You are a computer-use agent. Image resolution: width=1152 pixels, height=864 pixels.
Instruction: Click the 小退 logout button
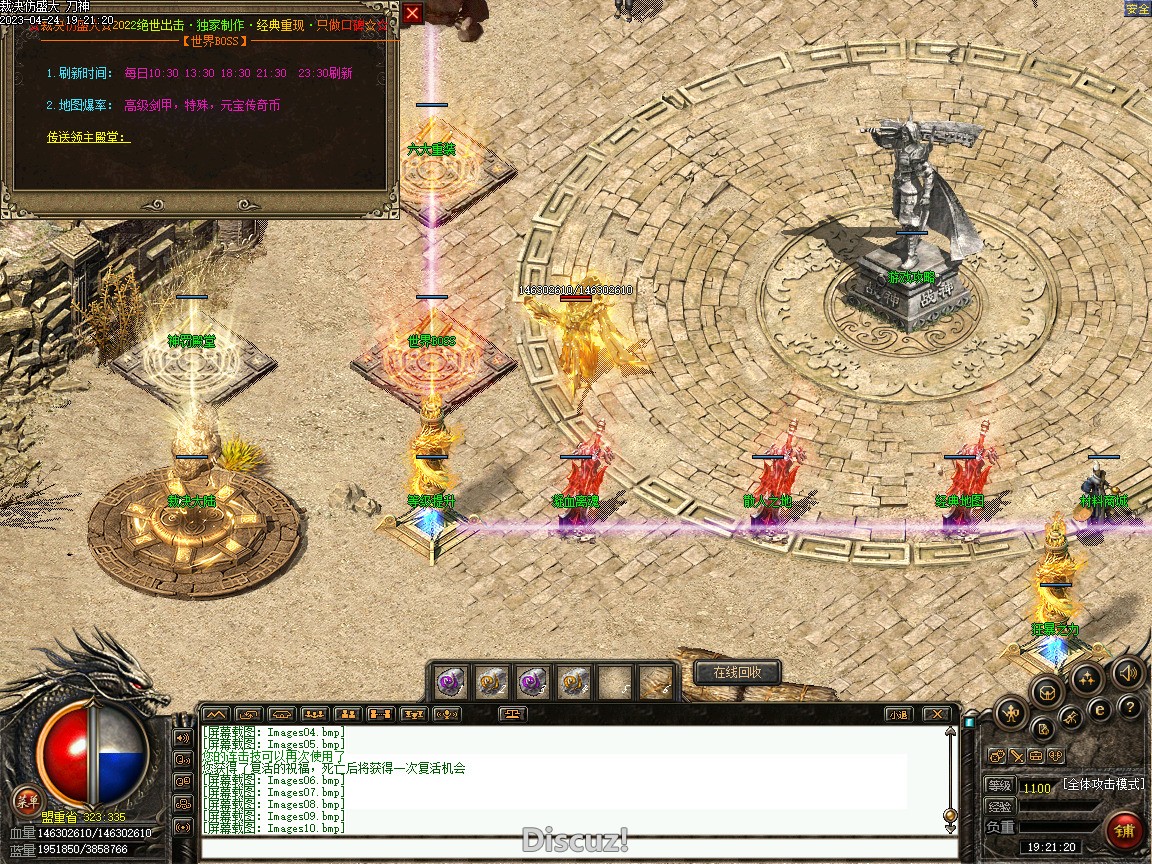pyautogui.click(x=898, y=714)
